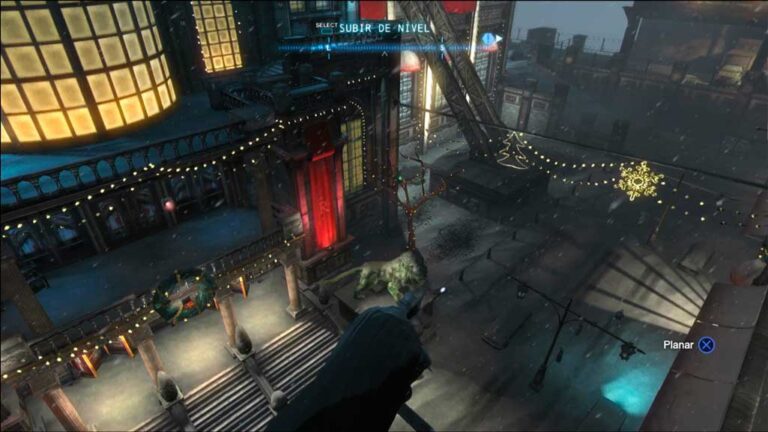768x432 pixels.
Task: Open the Subir de Nivel upgrade notice
Action: click(387, 28)
